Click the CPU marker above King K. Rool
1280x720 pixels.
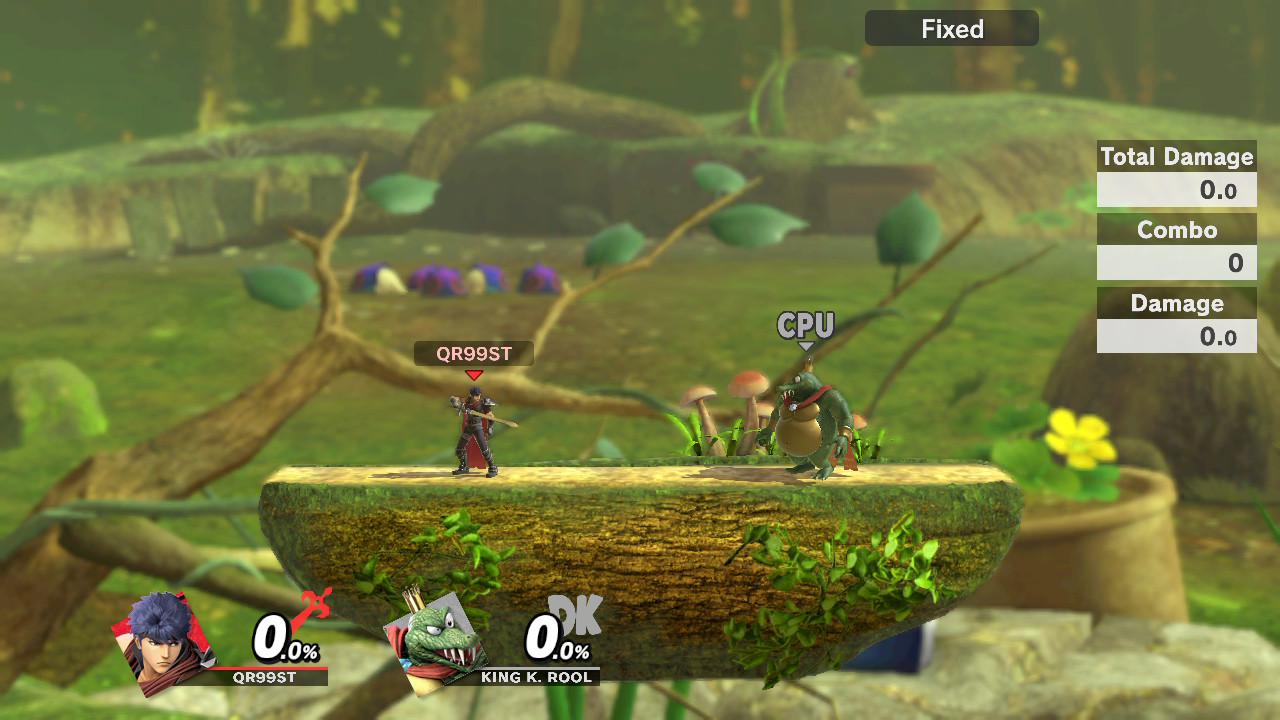805,326
